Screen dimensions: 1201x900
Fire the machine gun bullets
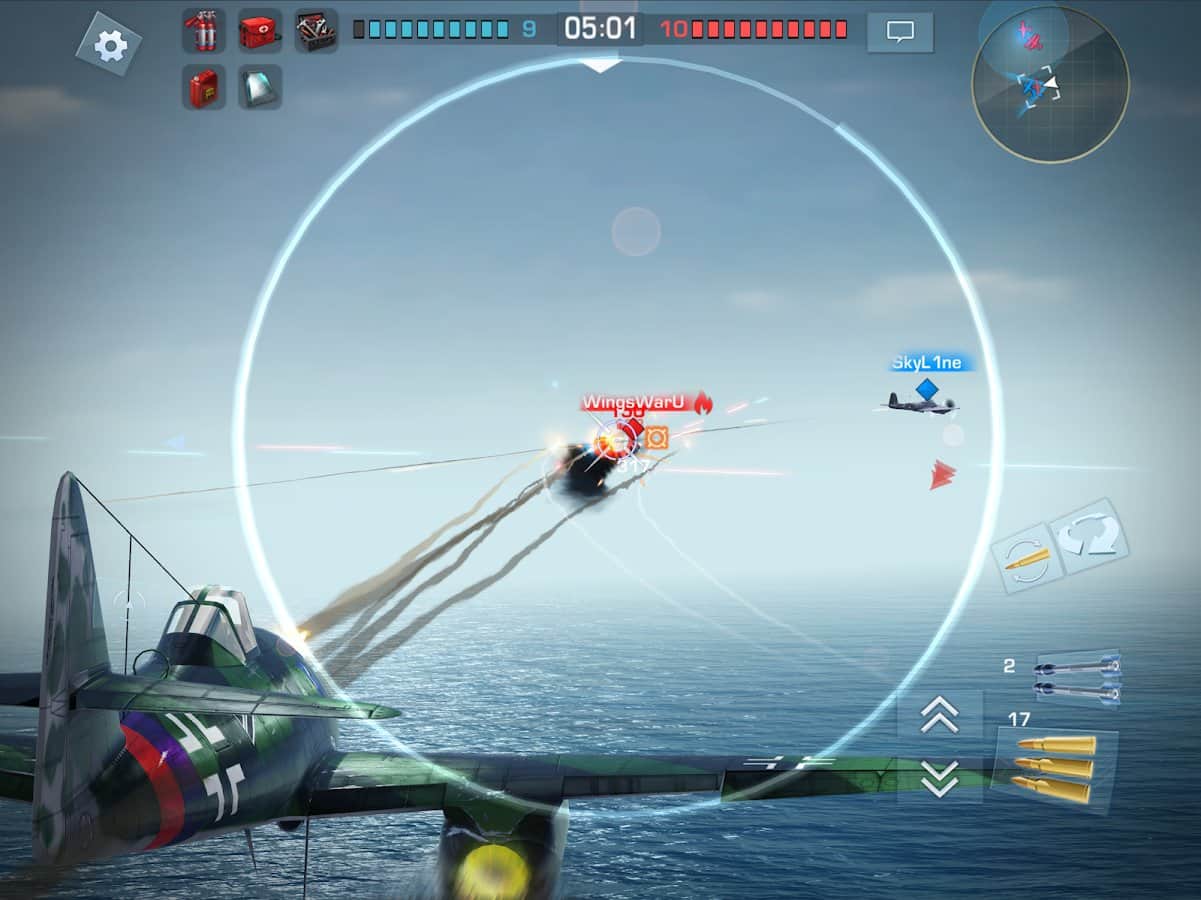click(1053, 769)
